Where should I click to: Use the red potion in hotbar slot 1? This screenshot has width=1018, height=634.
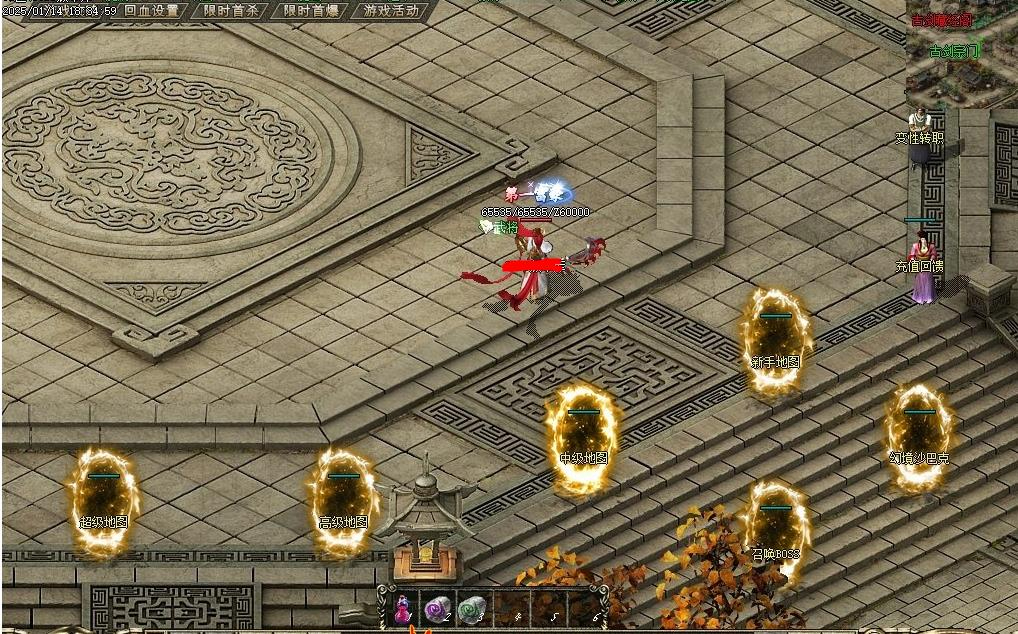tap(403, 608)
